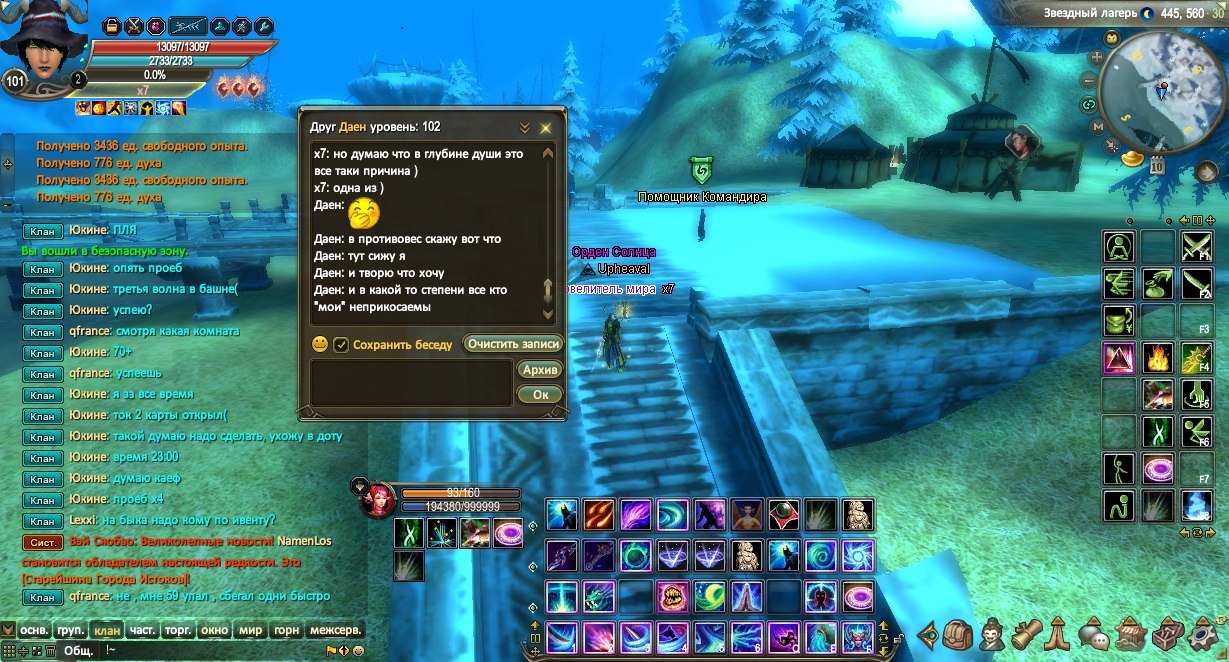
Task: Click the "Очистить записи" button
Action: (513, 344)
